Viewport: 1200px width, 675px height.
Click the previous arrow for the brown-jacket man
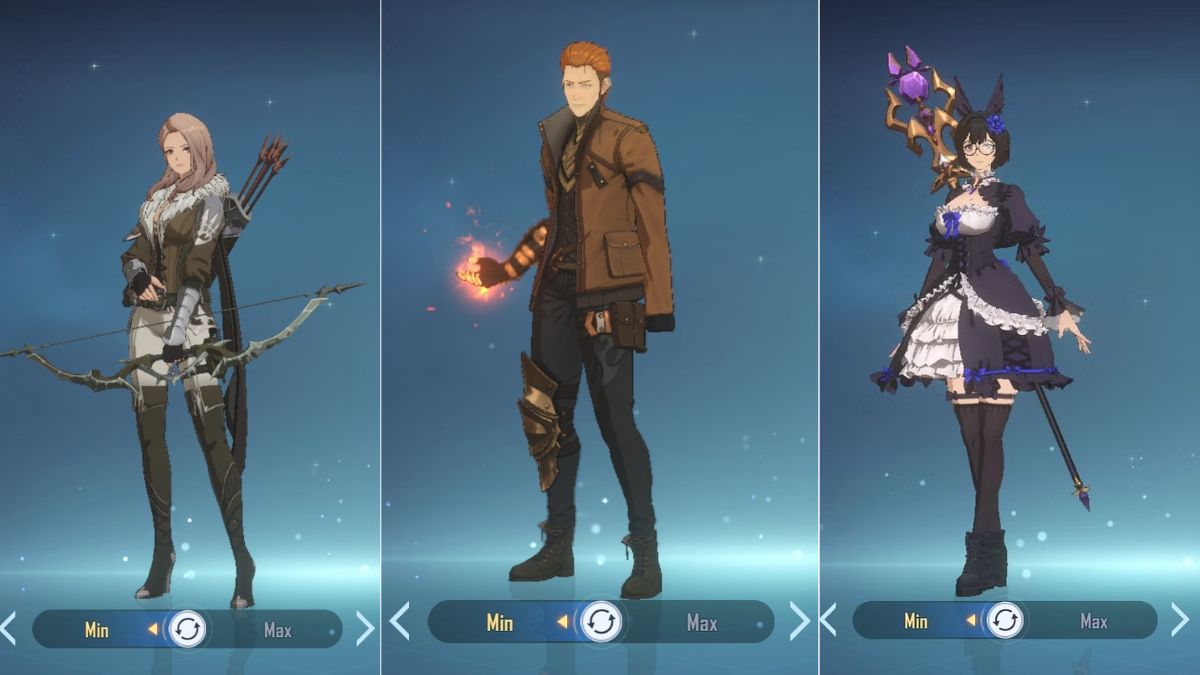pyautogui.click(x=400, y=621)
